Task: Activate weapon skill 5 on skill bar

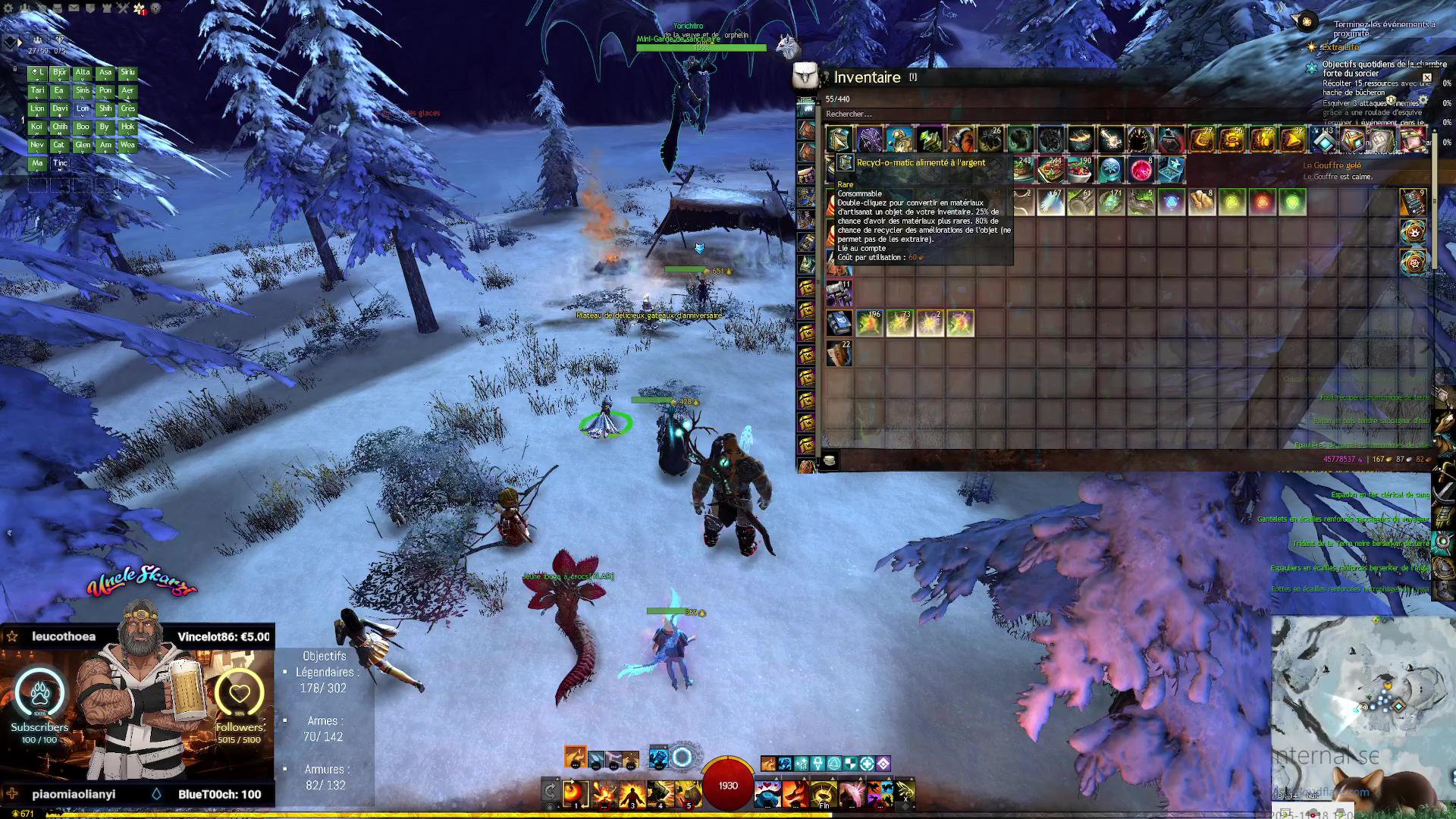Action: click(x=689, y=794)
